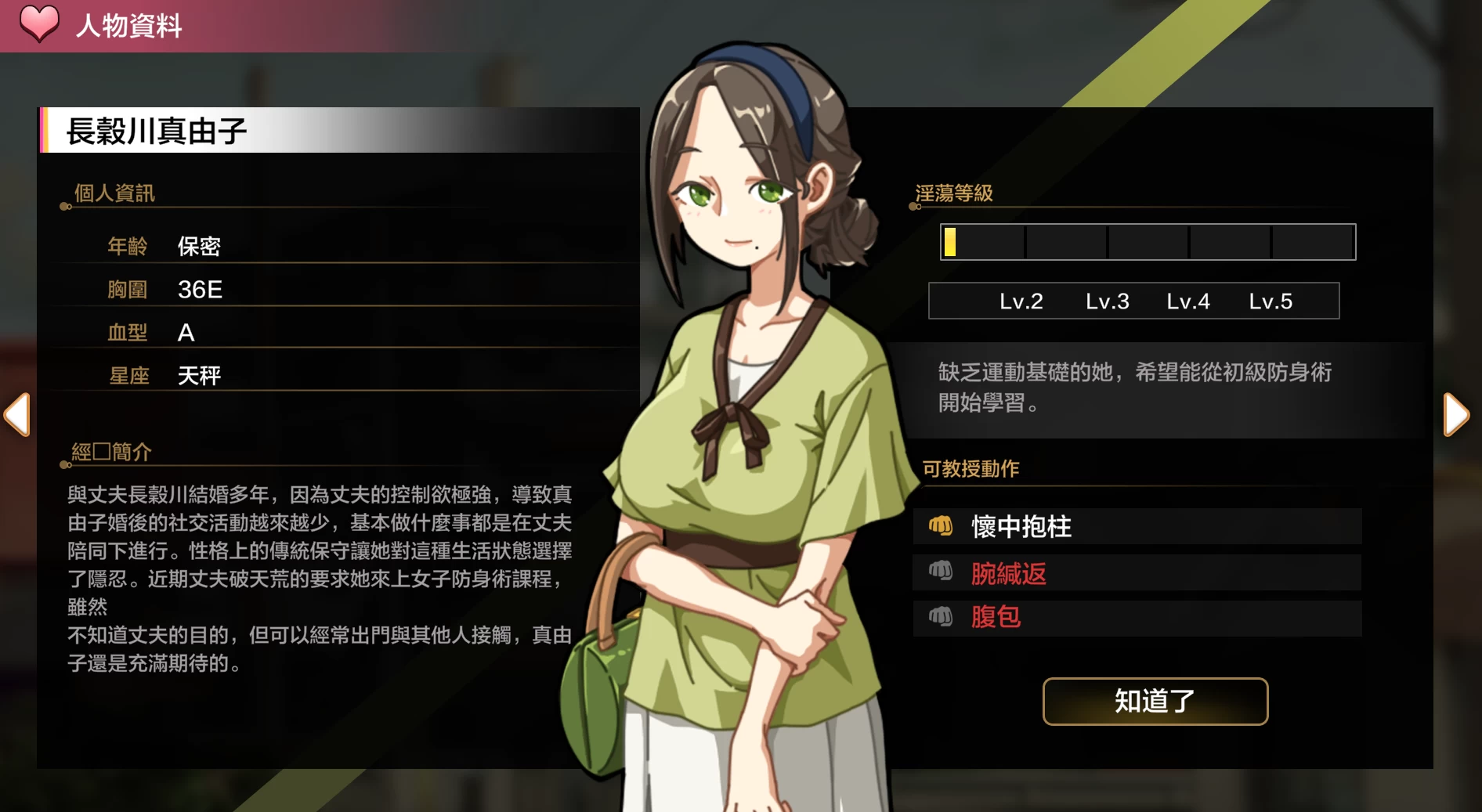Click the dot marker before 個人資訊
Viewport: 1482px width, 812px height.
pos(63,208)
